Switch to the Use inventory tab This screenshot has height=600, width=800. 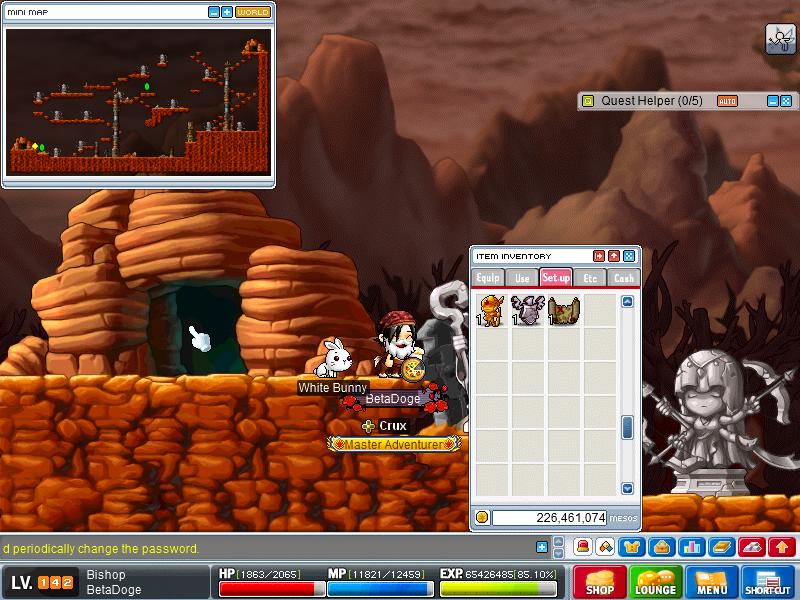pos(522,277)
